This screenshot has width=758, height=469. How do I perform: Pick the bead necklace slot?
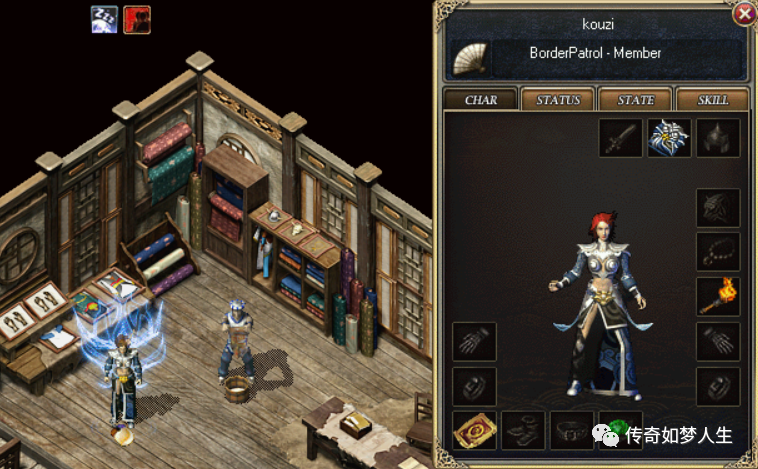(x=717, y=252)
